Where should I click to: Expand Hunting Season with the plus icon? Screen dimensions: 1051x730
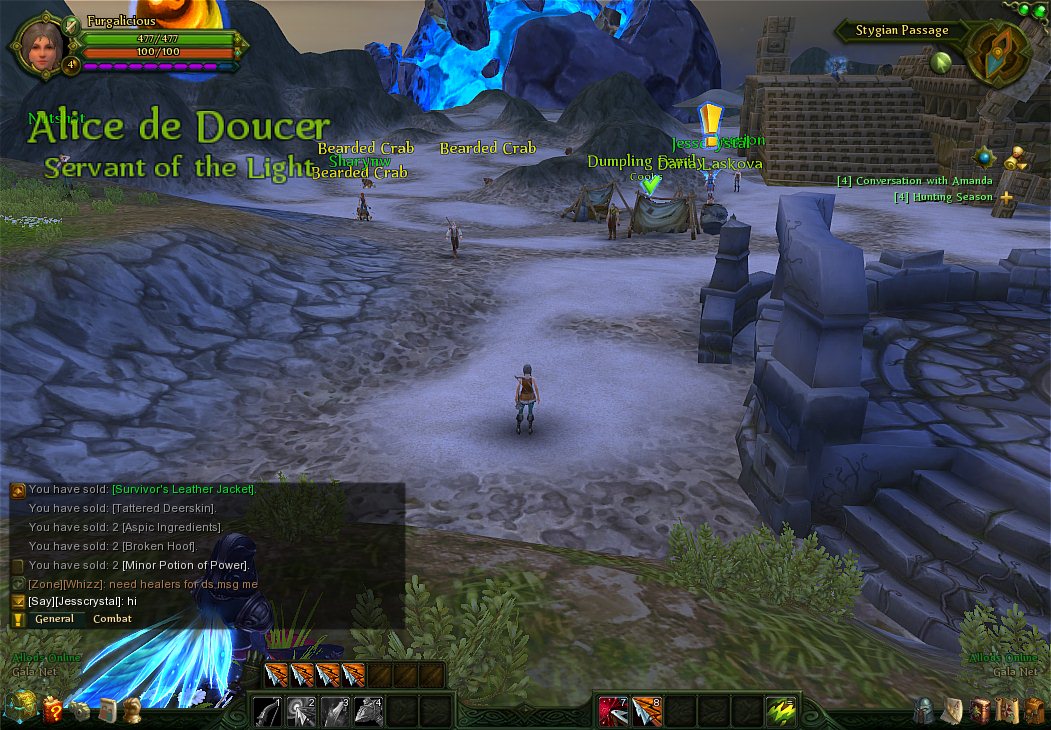point(1006,198)
